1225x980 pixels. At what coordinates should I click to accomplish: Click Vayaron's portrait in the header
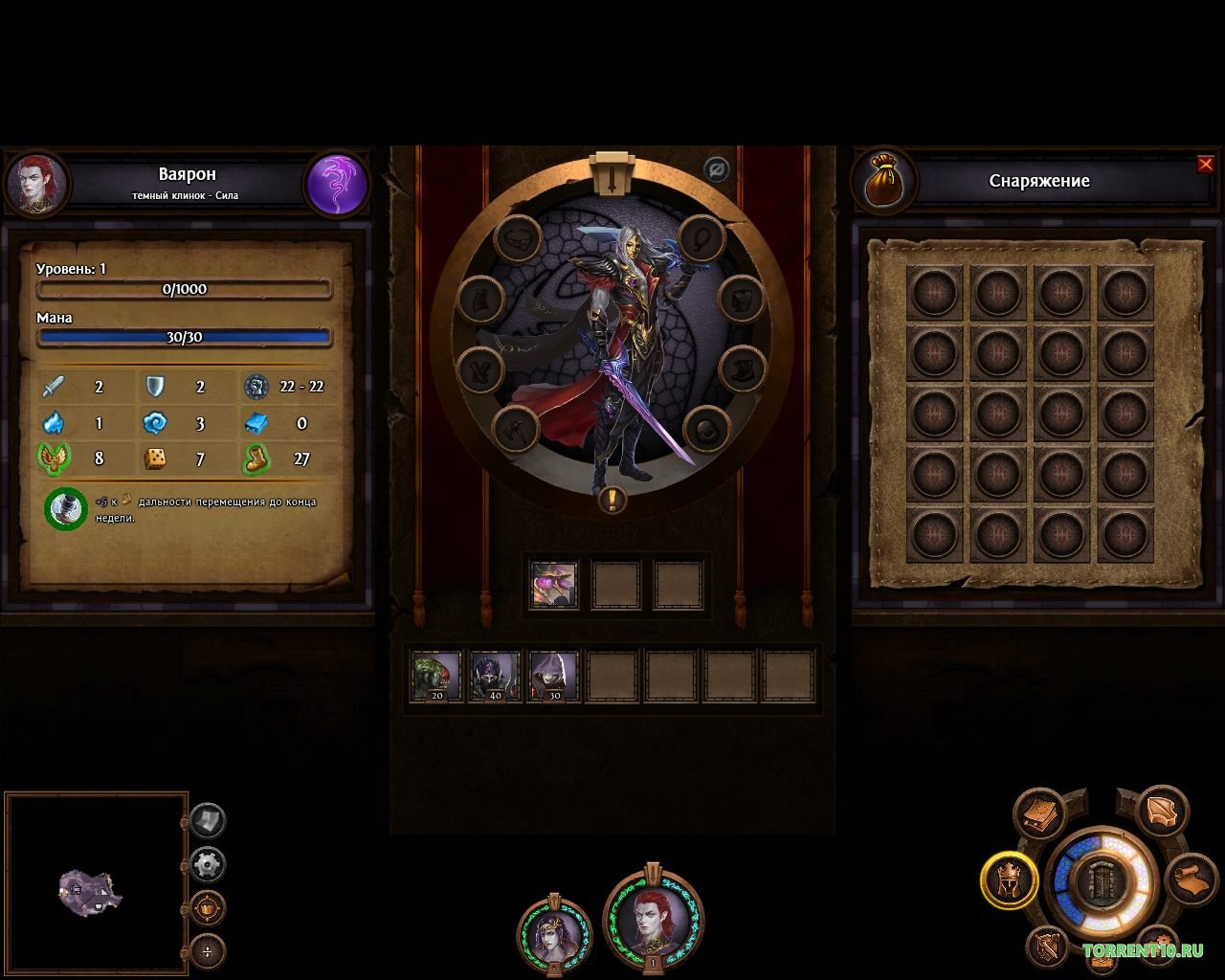click(x=37, y=185)
